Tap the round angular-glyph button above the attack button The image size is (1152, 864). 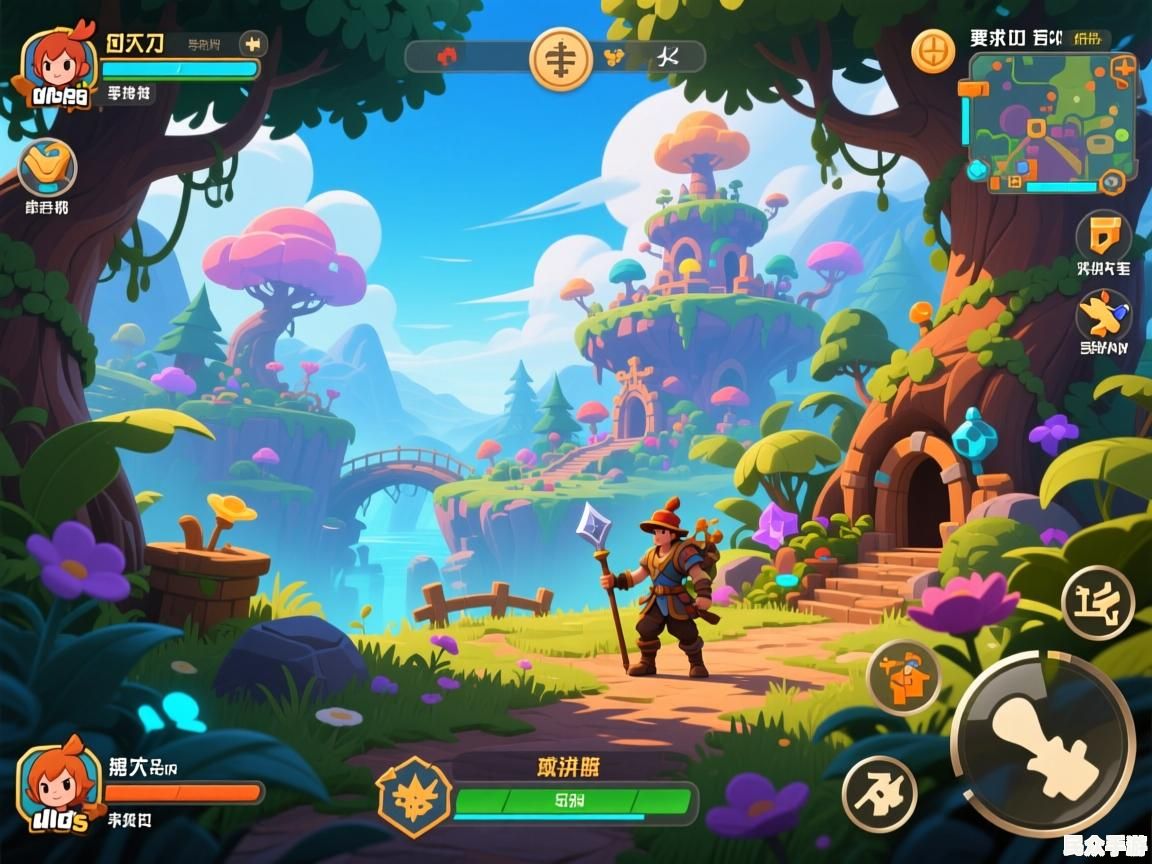pyautogui.click(x=1097, y=602)
